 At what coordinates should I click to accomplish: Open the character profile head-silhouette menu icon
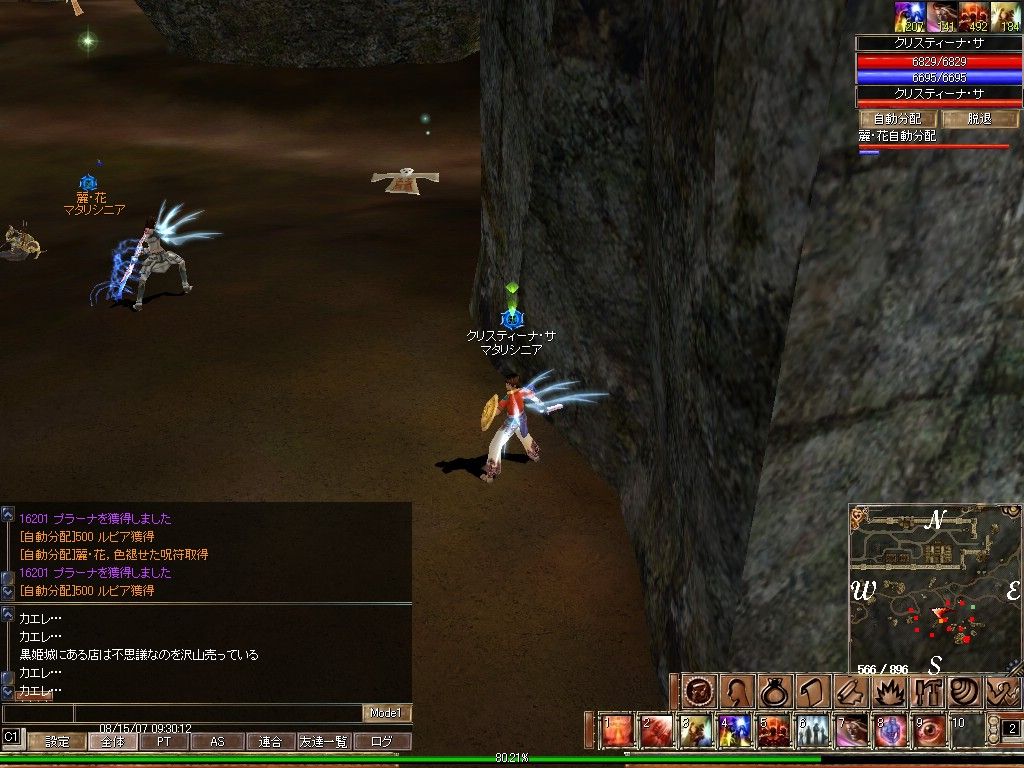pos(738,691)
